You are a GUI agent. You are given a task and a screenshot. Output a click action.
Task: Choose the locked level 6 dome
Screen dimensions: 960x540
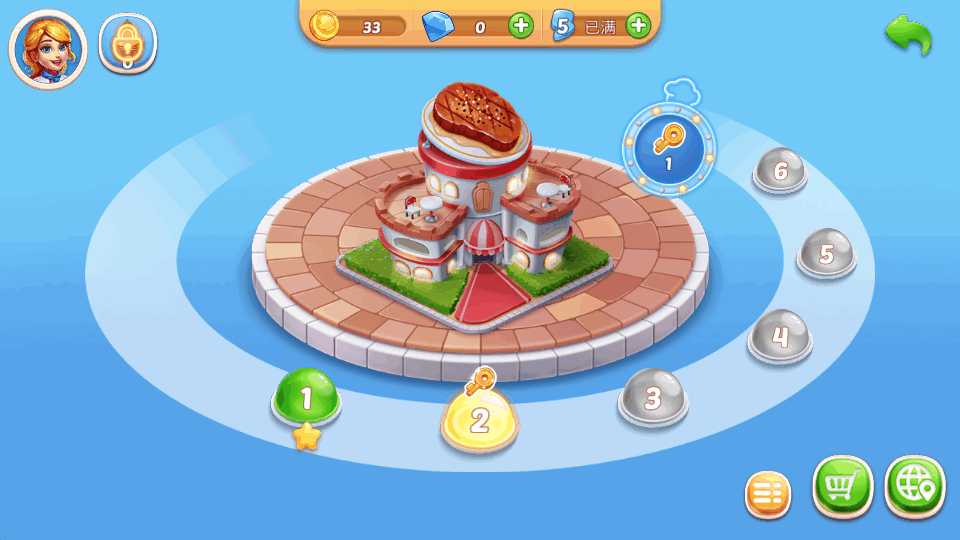[x=780, y=171]
